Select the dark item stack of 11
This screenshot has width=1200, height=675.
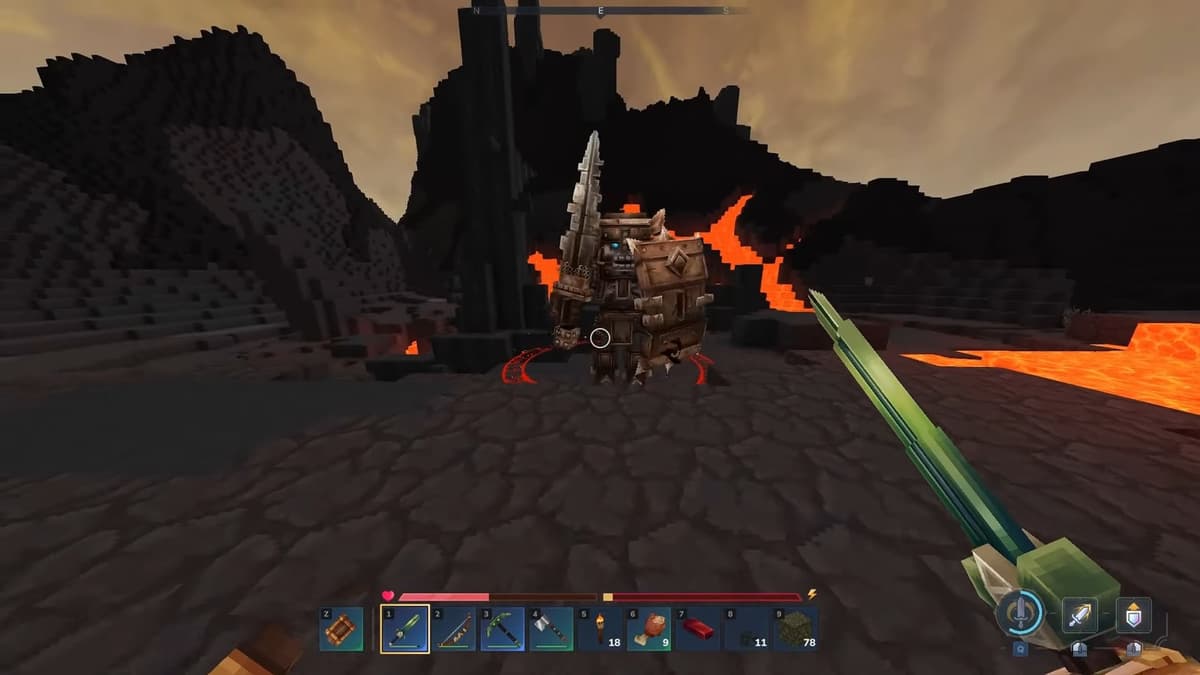point(746,630)
